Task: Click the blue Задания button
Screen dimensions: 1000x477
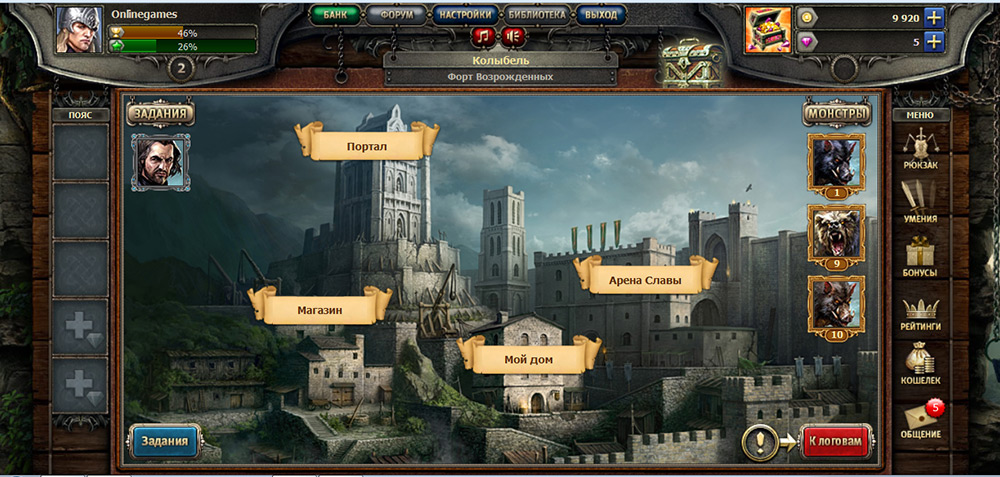Action: (164, 441)
